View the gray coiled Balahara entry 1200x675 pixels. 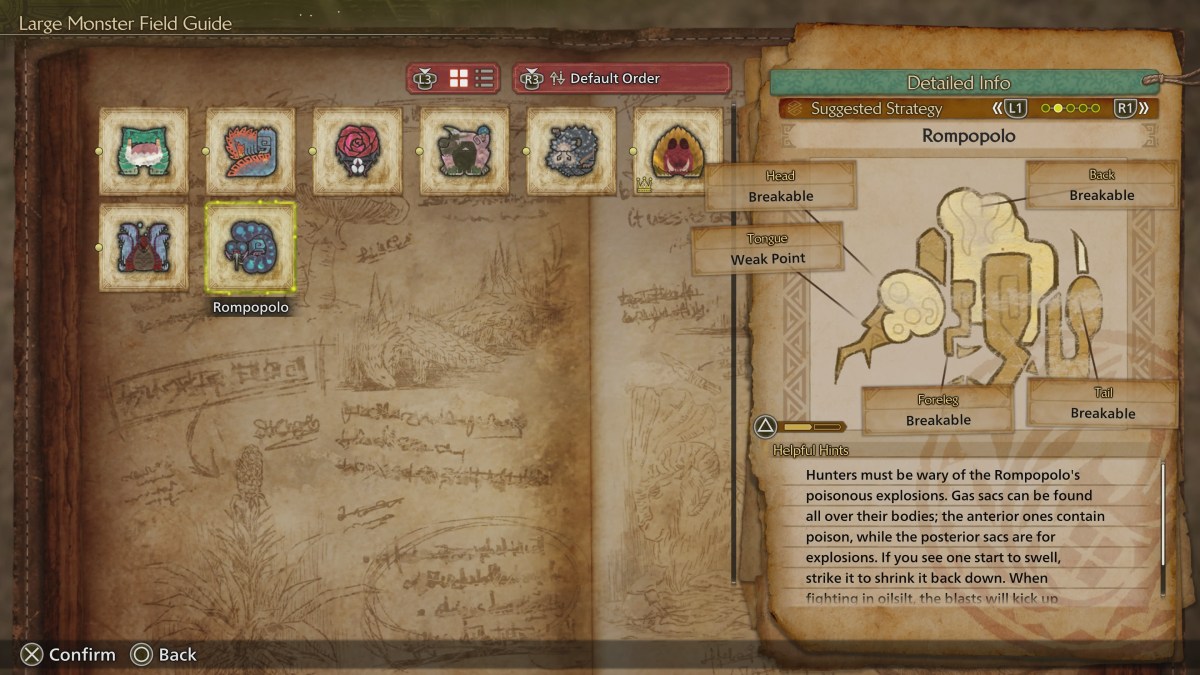click(x=572, y=151)
